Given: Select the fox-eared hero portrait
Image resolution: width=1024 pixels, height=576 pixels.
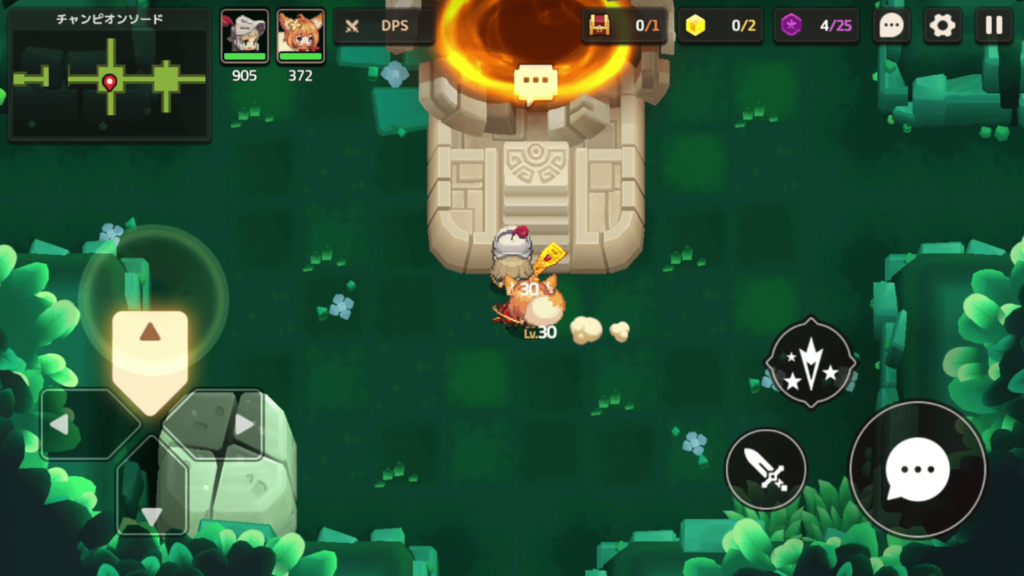Looking at the screenshot, I should tap(300, 37).
